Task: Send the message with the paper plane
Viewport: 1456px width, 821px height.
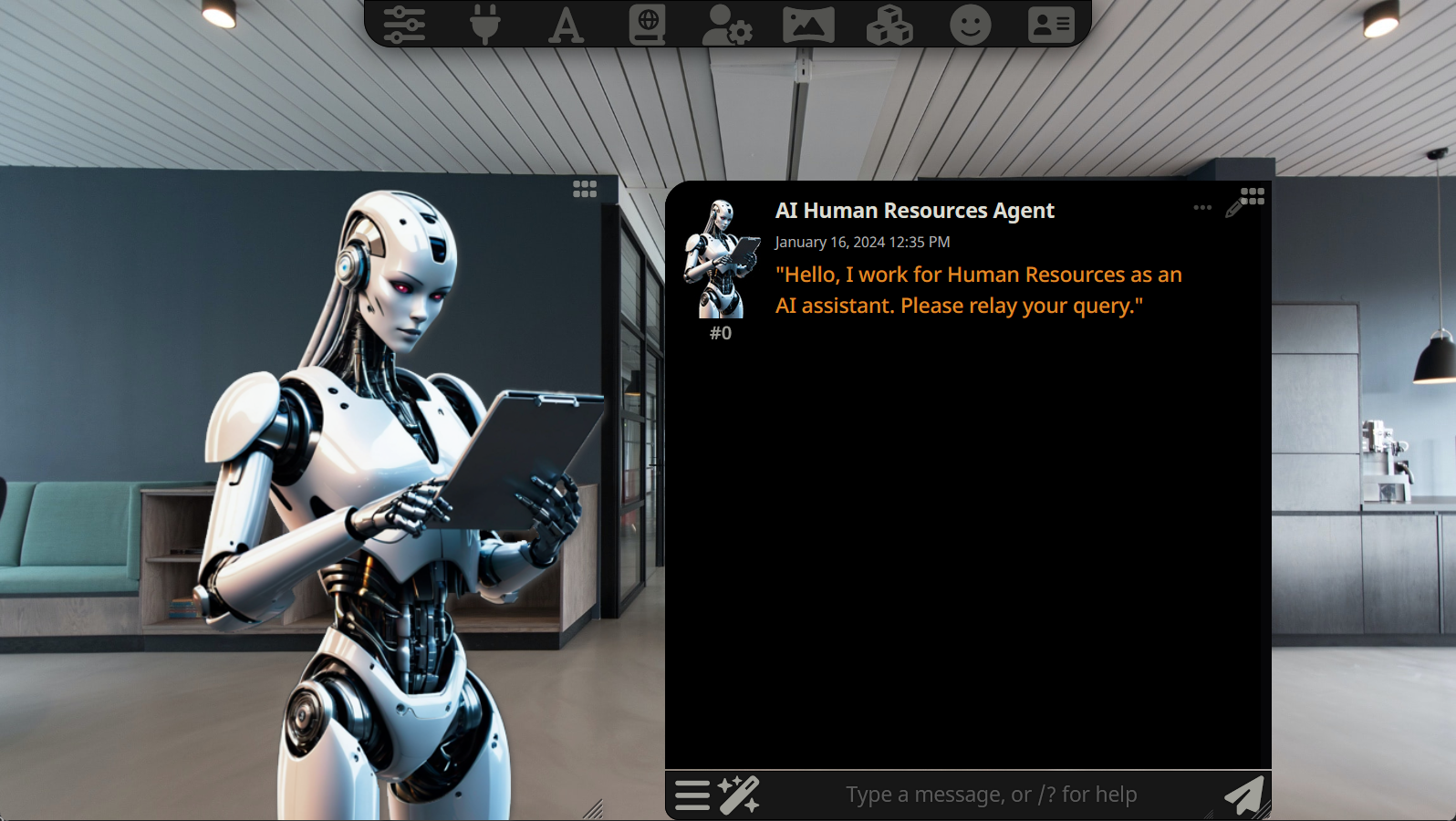Action: point(1243,795)
